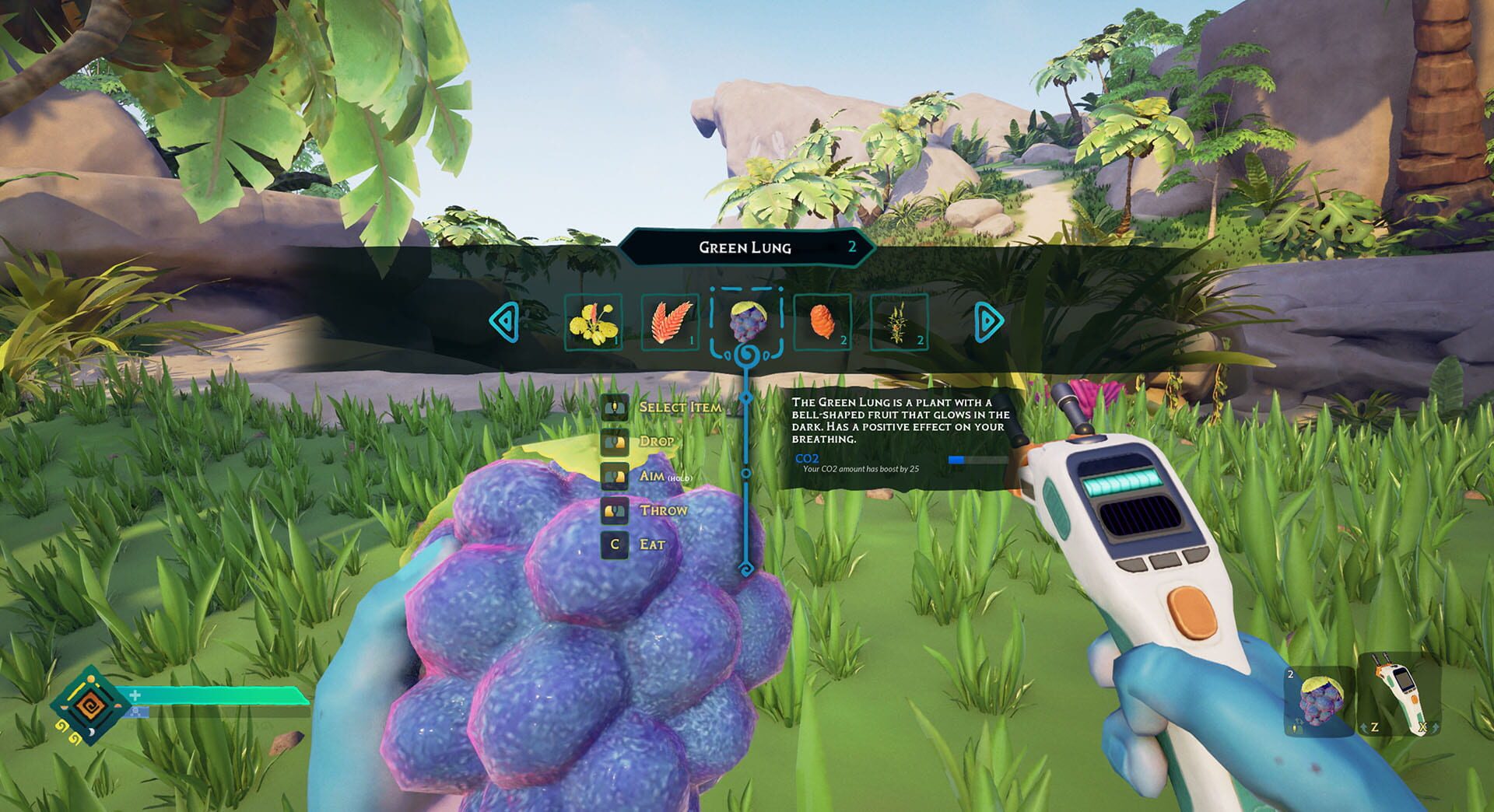Click the mouse-button icon next to Drop
This screenshot has width=1494, height=812.
615,441
